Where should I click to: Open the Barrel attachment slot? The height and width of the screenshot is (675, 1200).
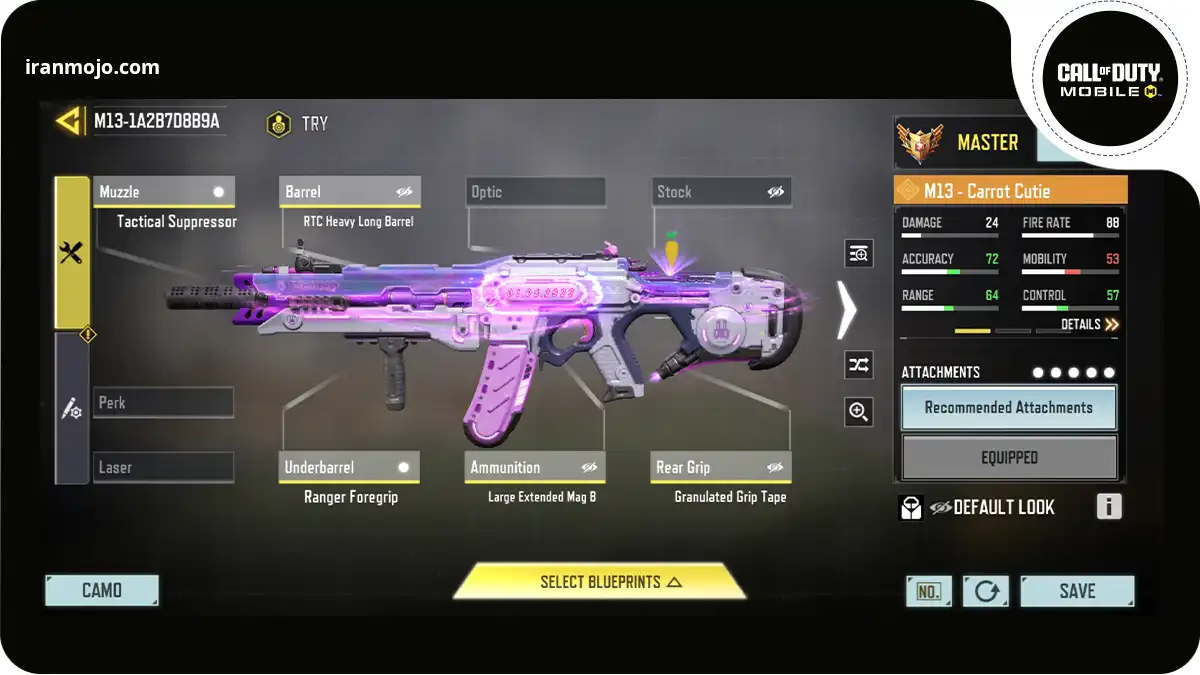[x=349, y=192]
